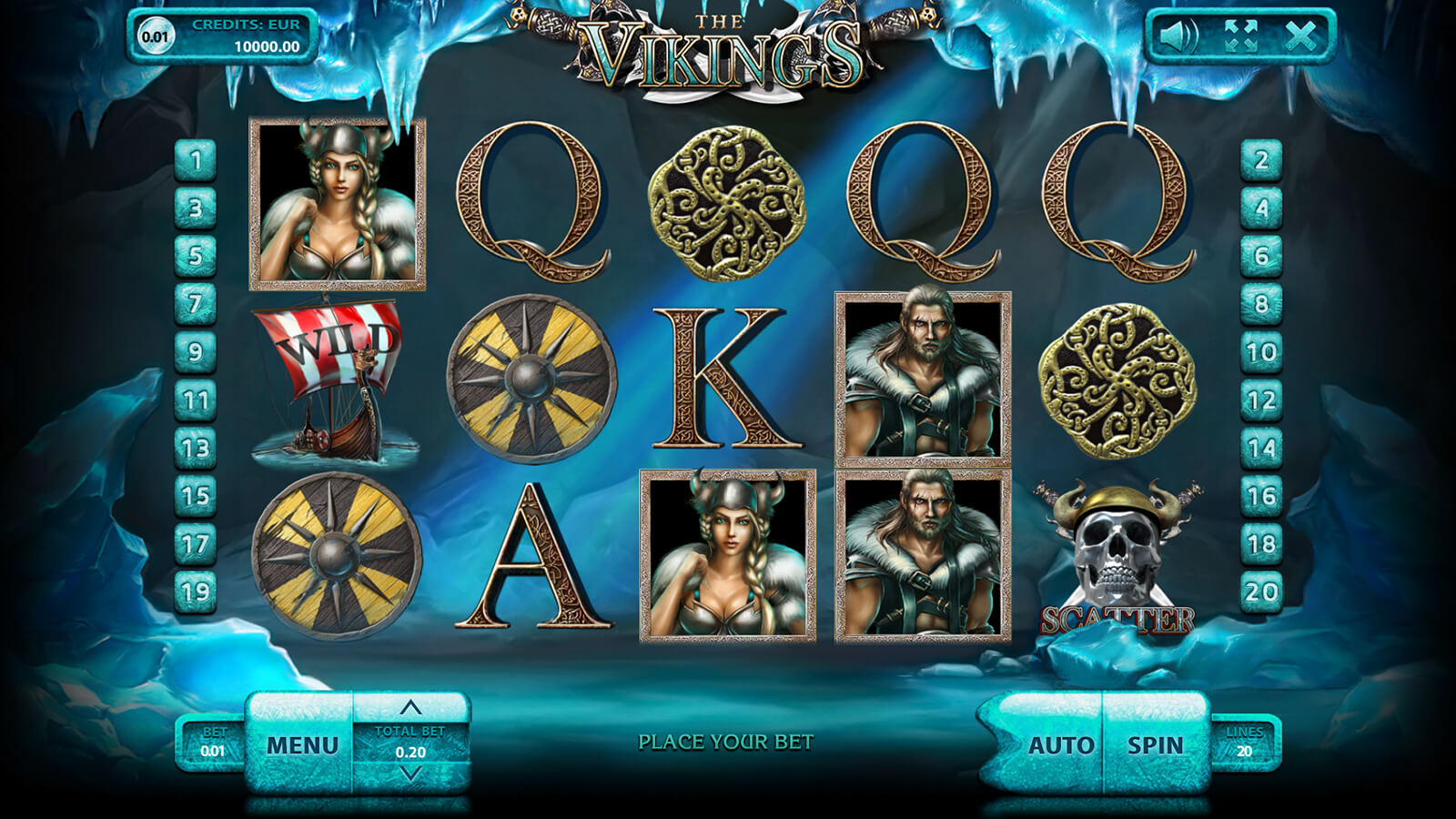Show payline 6

[x=1261, y=257]
